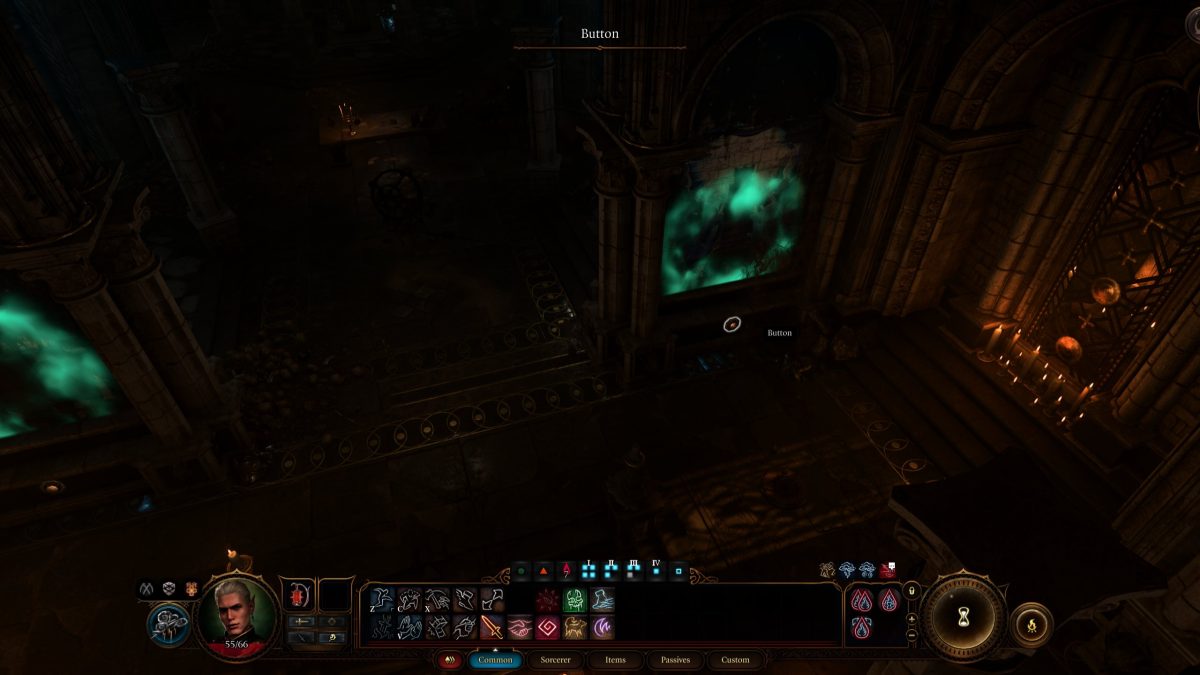Show the Items hotbar tab
The height and width of the screenshot is (675, 1200).
pyautogui.click(x=615, y=660)
